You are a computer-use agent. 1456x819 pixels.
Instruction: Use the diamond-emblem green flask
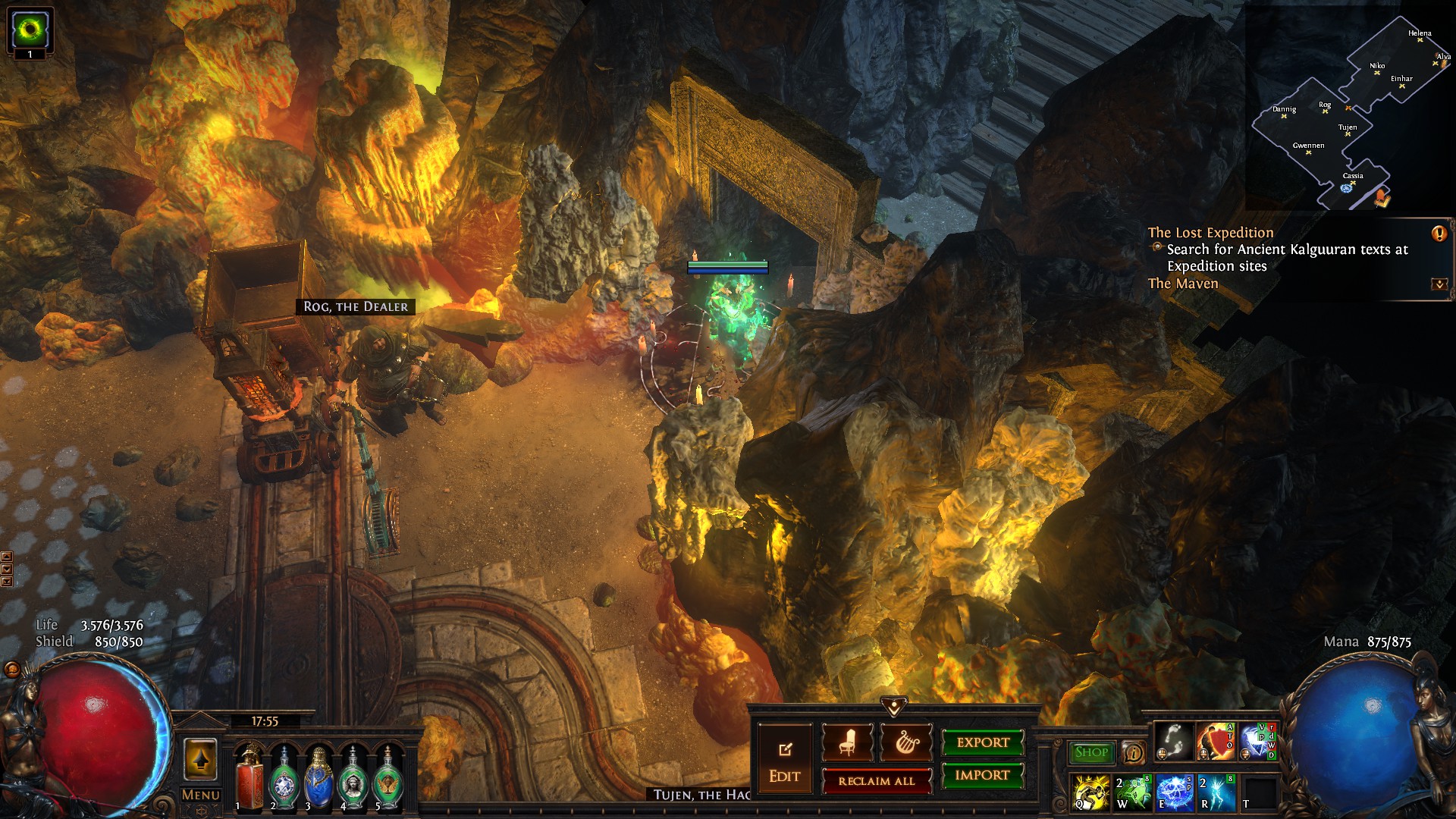point(284,776)
